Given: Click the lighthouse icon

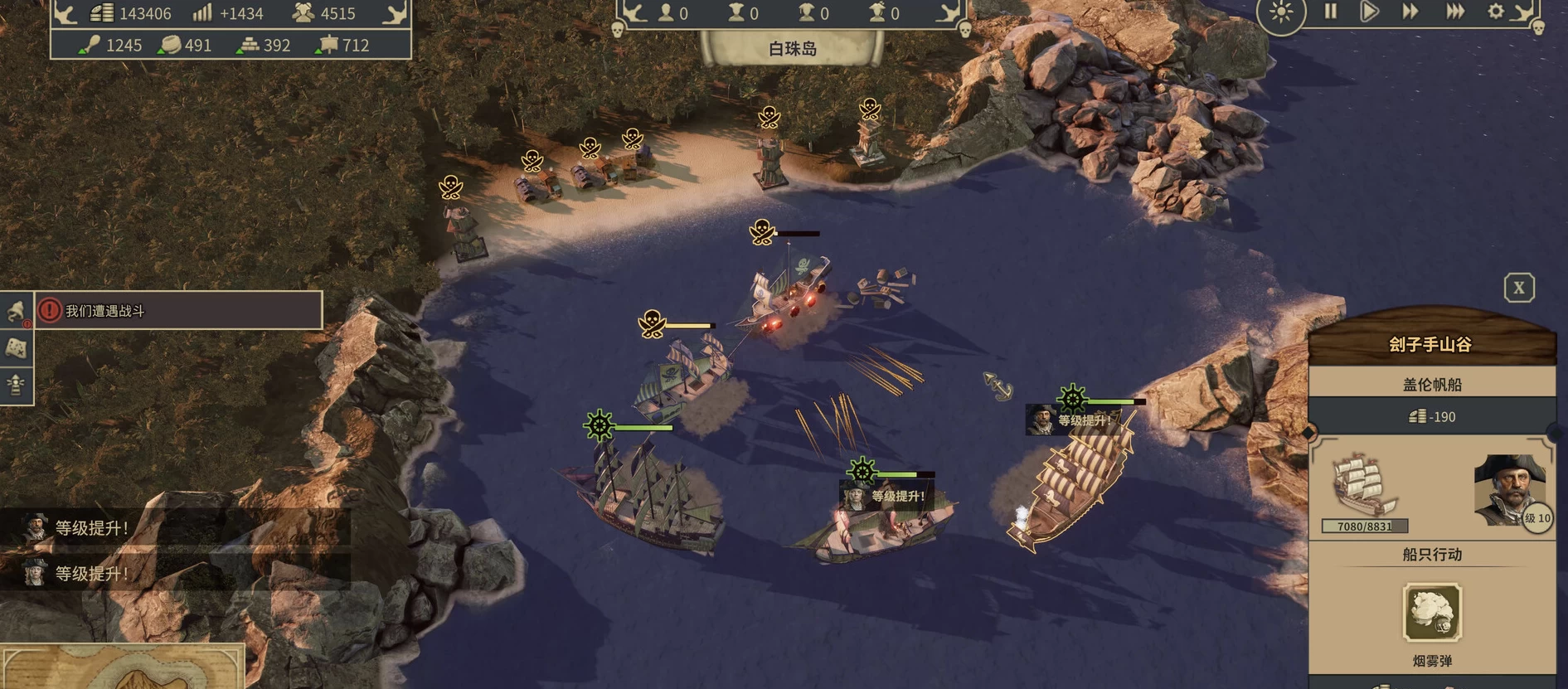Looking at the screenshot, I should coord(16,385).
